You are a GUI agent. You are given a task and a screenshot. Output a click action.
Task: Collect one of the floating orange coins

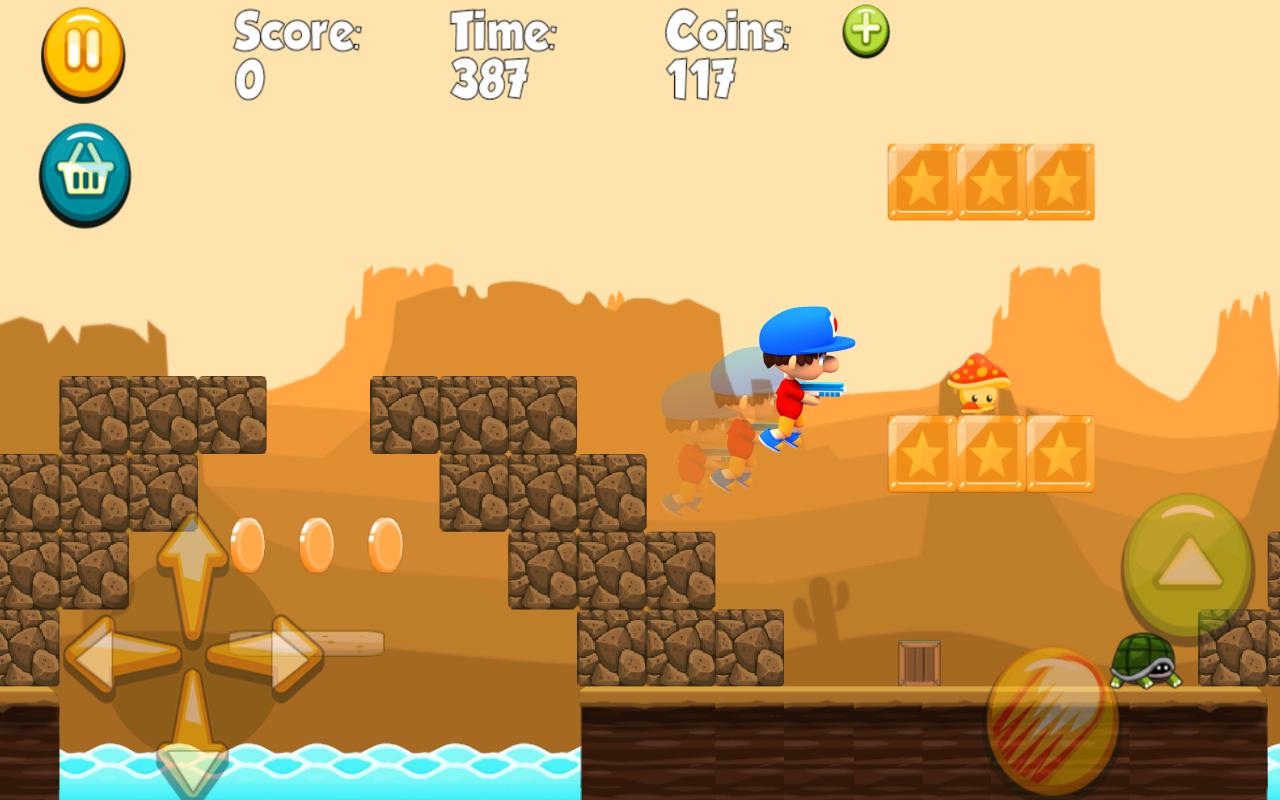tap(317, 544)
